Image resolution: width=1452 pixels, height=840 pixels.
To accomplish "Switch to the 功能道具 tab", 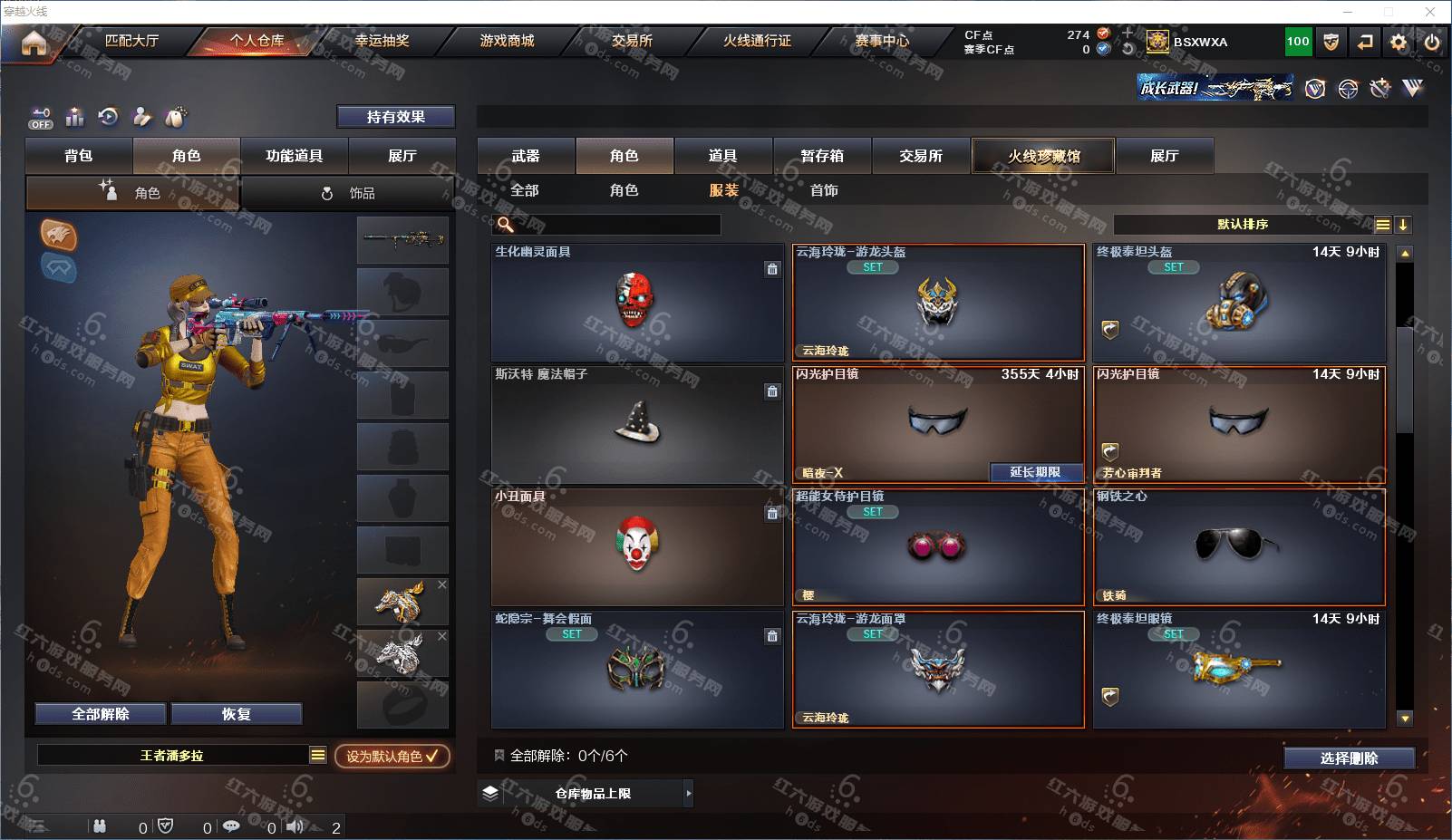I will (x=294, y=156).
